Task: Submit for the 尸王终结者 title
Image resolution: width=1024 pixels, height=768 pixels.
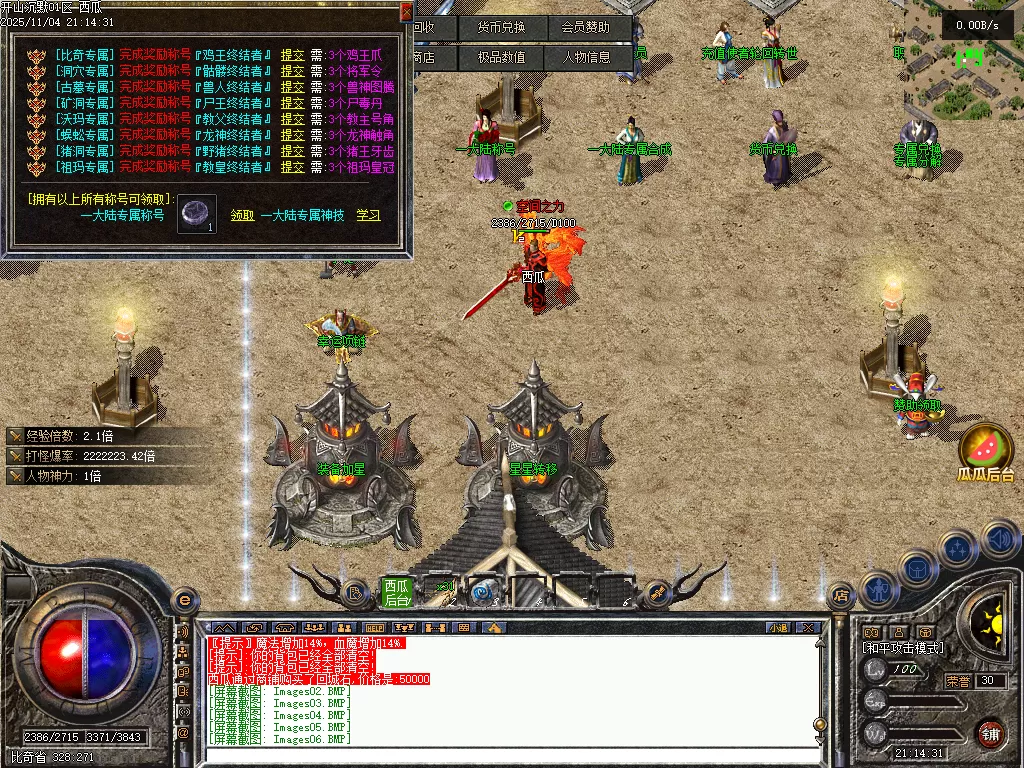Action: [x=292, y=103]
